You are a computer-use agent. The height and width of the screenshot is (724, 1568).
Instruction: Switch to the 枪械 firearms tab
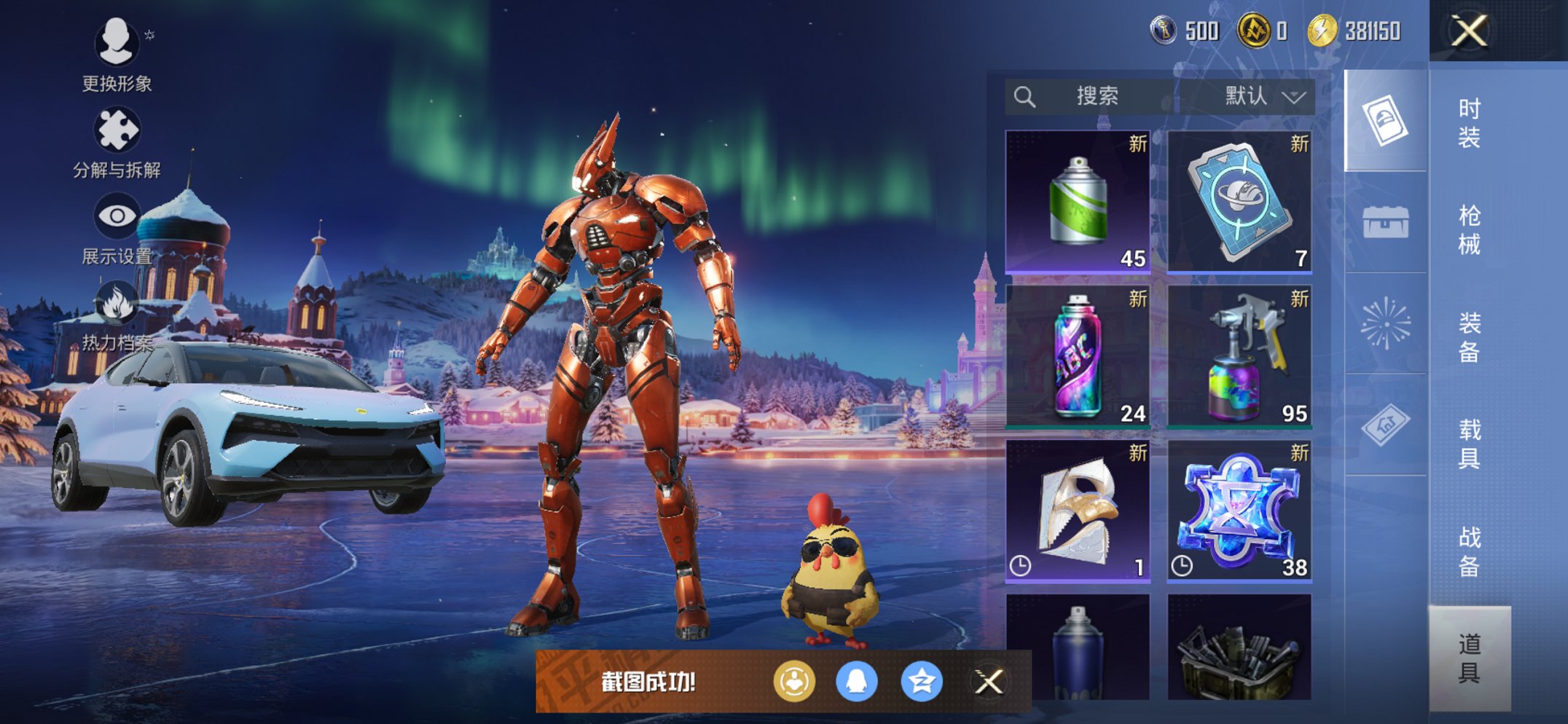pyautogui.click(x=1469, y=229)
